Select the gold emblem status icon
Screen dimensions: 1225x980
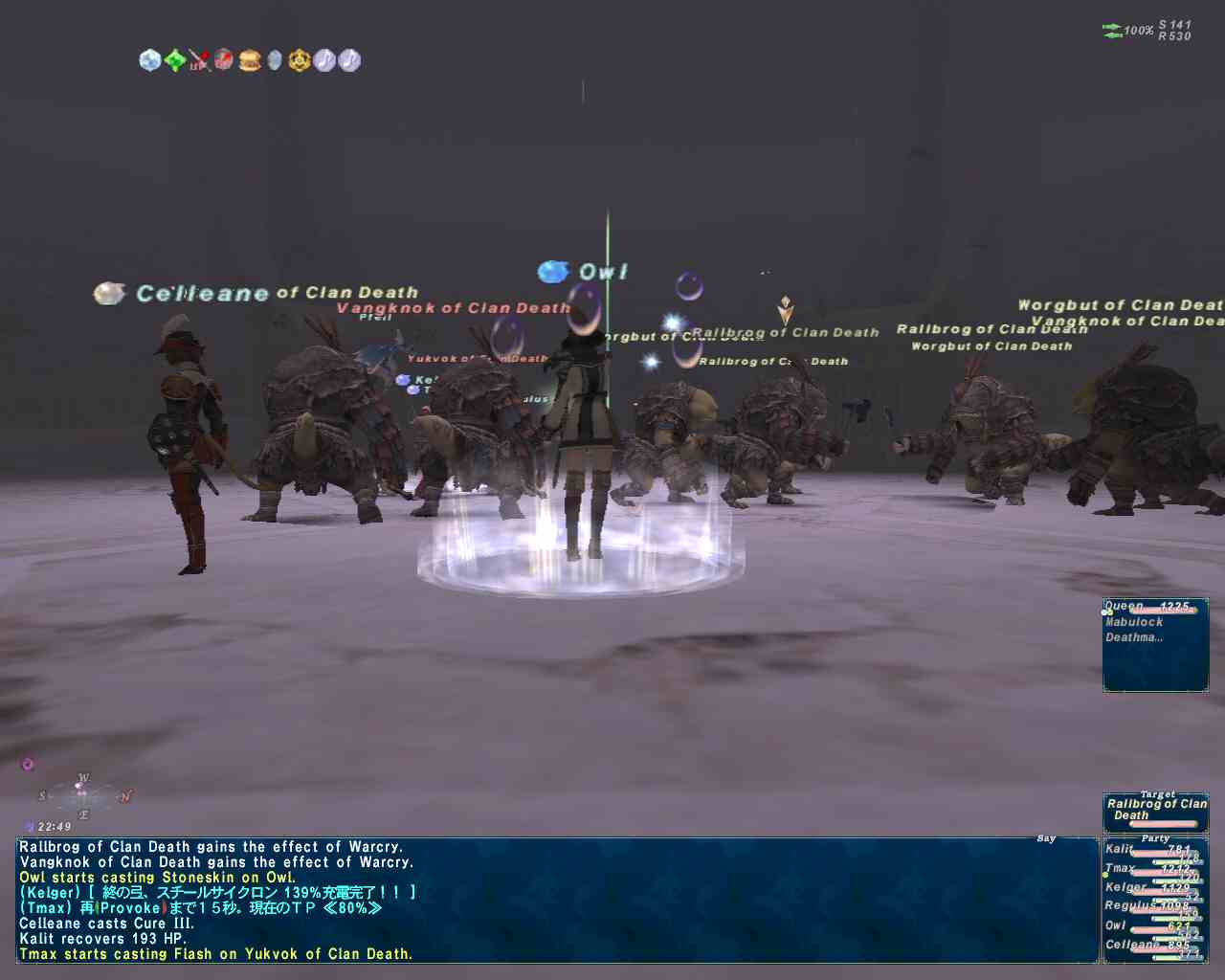click(x=300, y=60)
